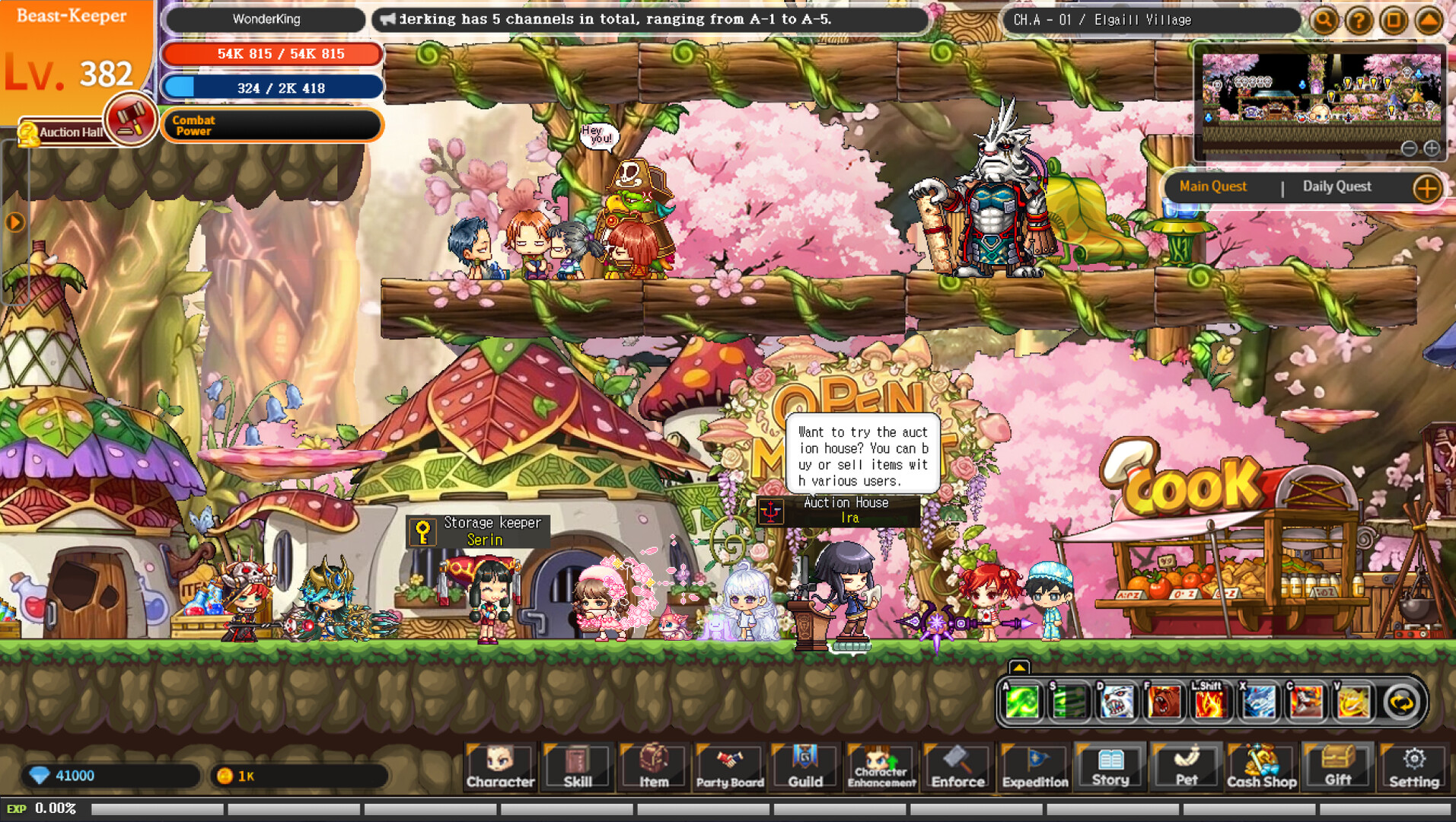Click the EXP progress bar at the bottom
This screenshot has width=1456, height=822.
(x=457, y=809)
